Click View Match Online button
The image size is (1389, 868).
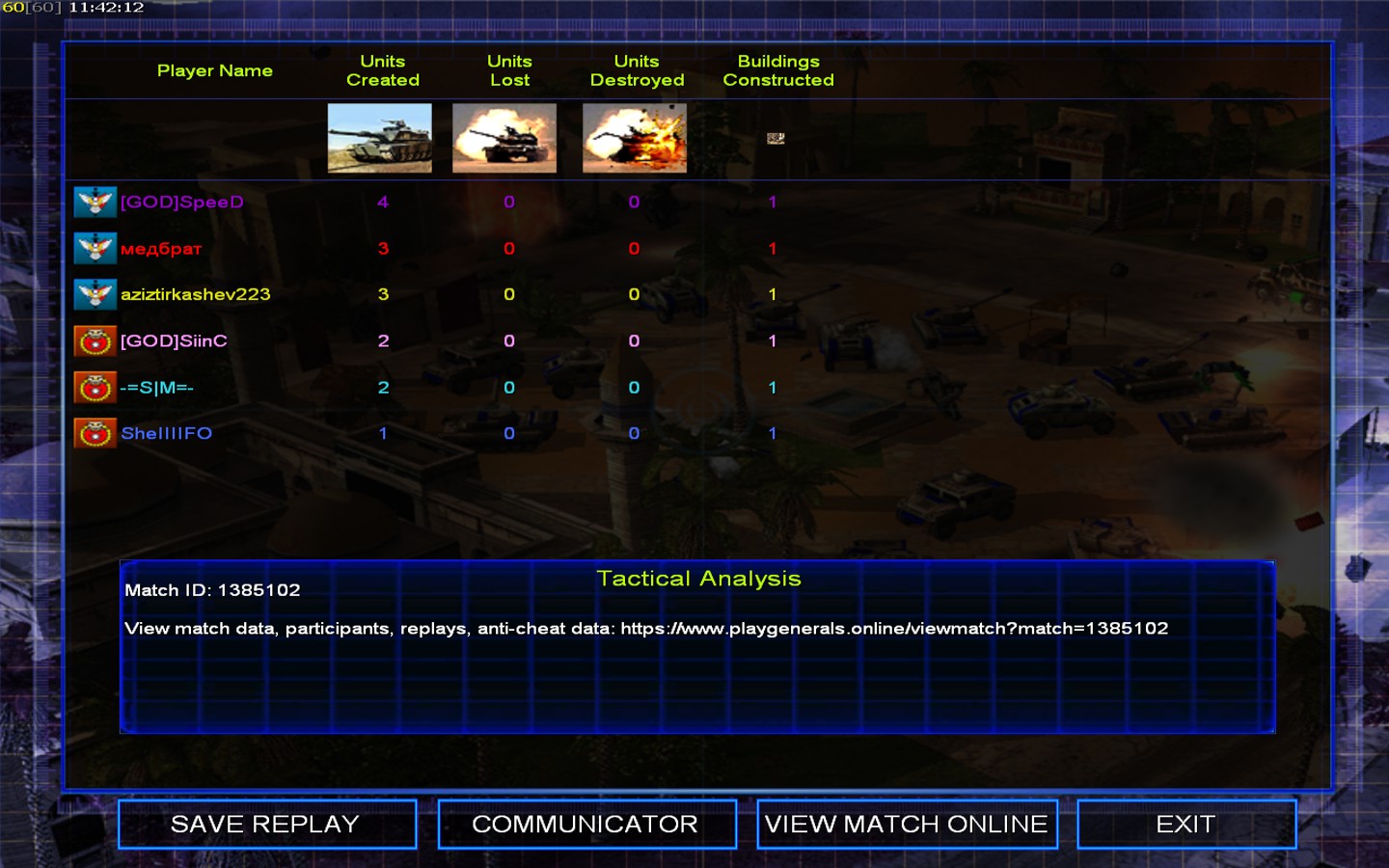coord(907,825)
